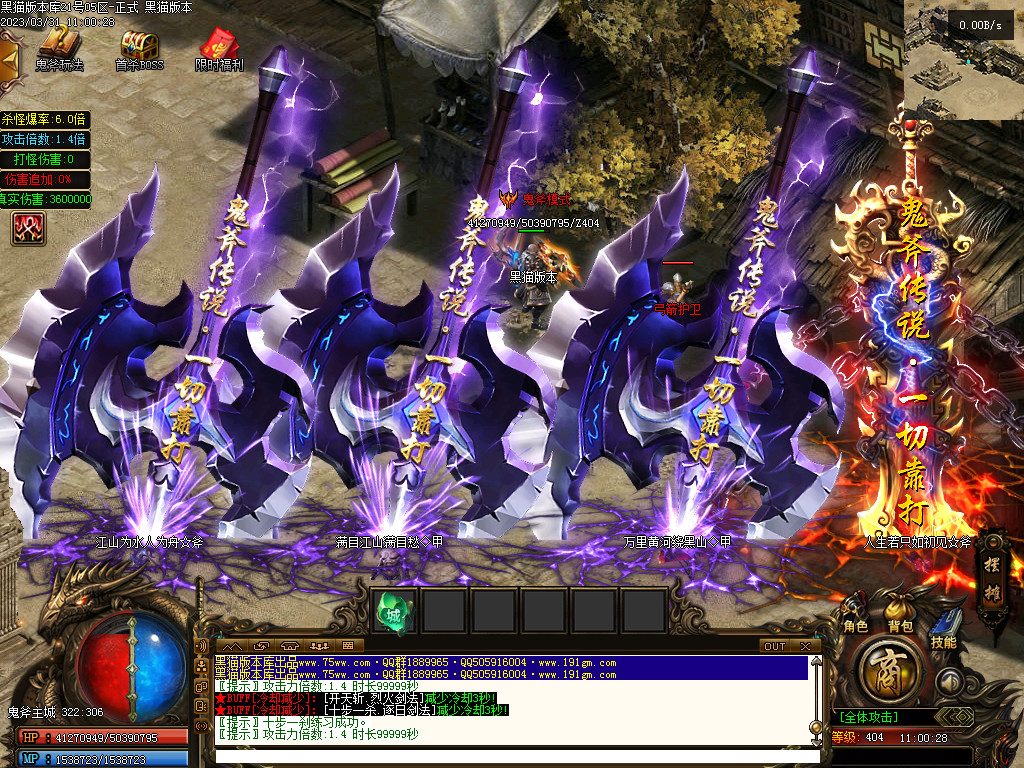This screenshot has height=768, width=1024.
Task: Use the green 城 town-return hotbar slot
Action: tap(394, 611)
